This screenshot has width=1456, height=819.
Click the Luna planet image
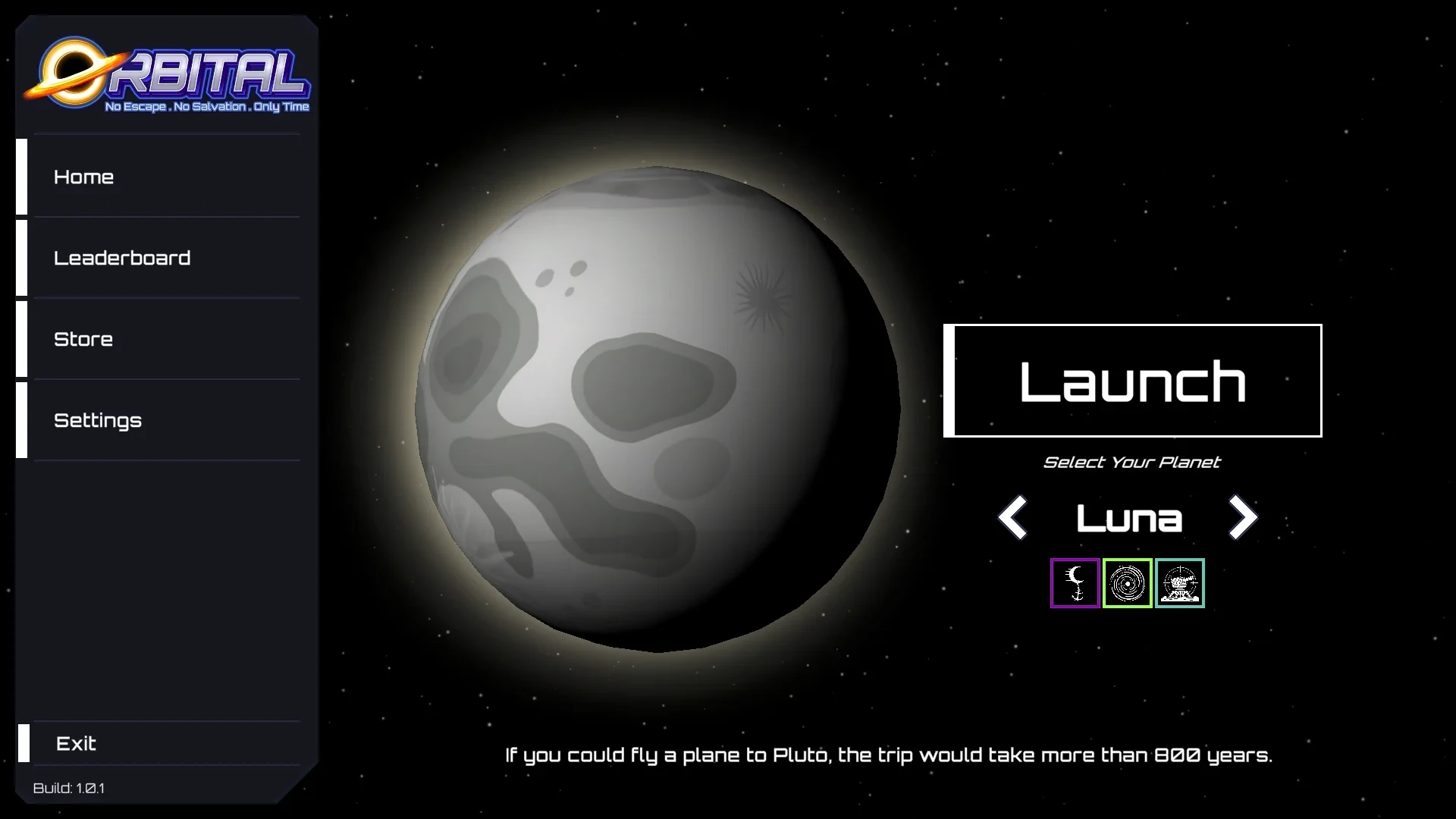[x=660, y=409]
